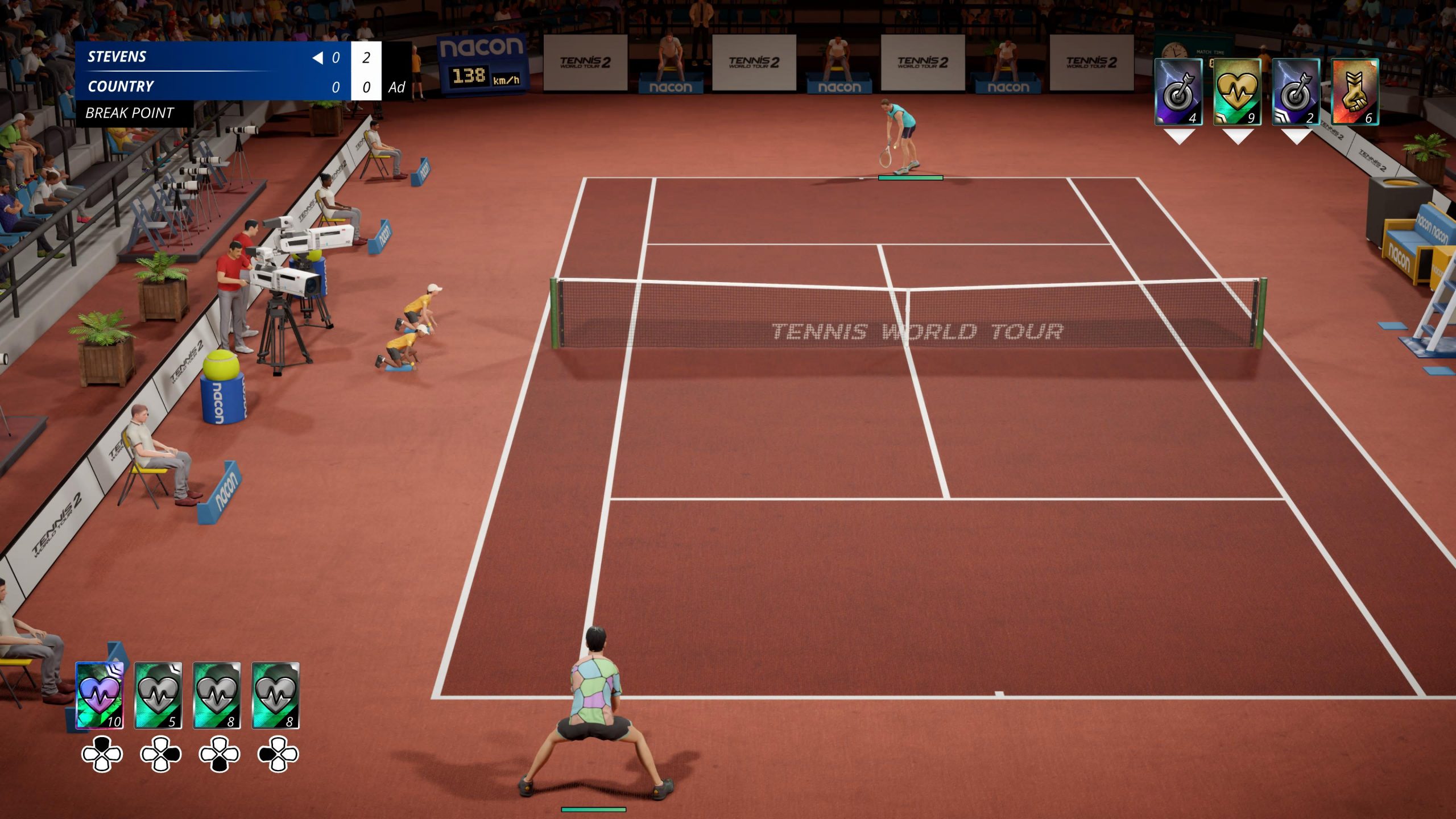
Task: Select the golden fist card numbered 6
Action: pos(1355,92)
